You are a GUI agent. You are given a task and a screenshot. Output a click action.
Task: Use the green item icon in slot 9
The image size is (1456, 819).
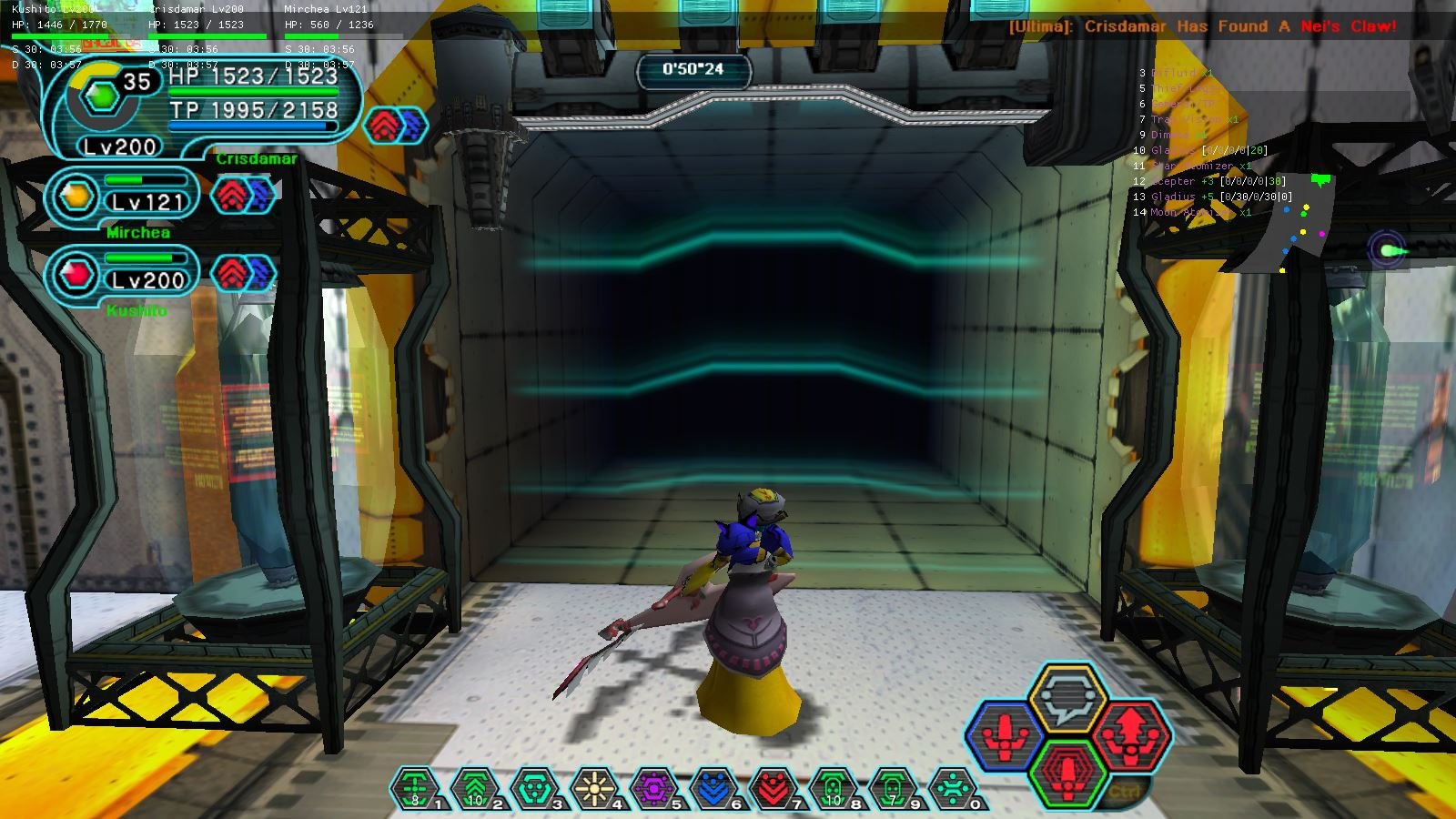coord(894,789)
